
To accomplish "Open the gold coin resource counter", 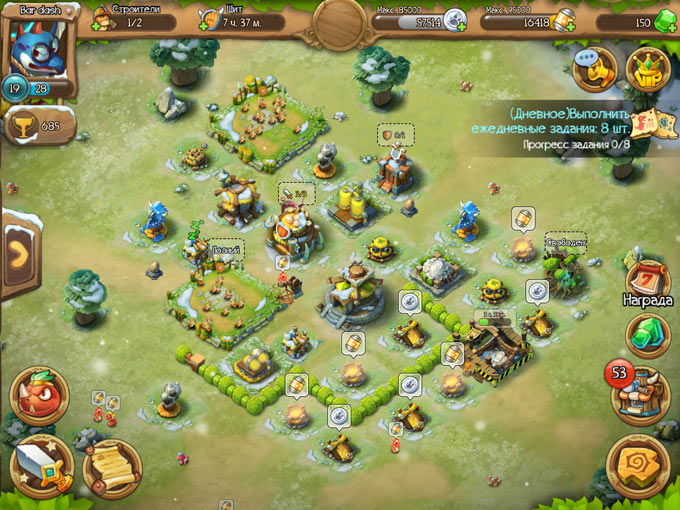I will (x=523, y=21).
